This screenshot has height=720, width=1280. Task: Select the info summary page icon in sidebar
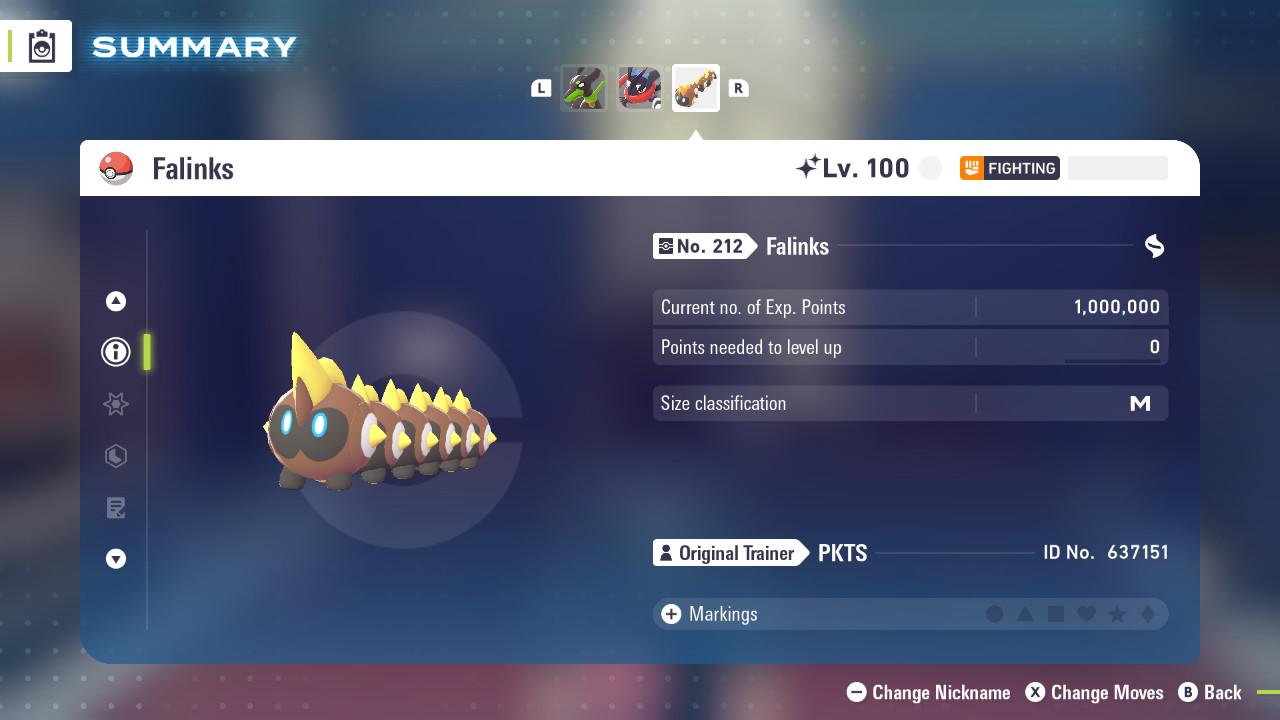click(115, 351)
